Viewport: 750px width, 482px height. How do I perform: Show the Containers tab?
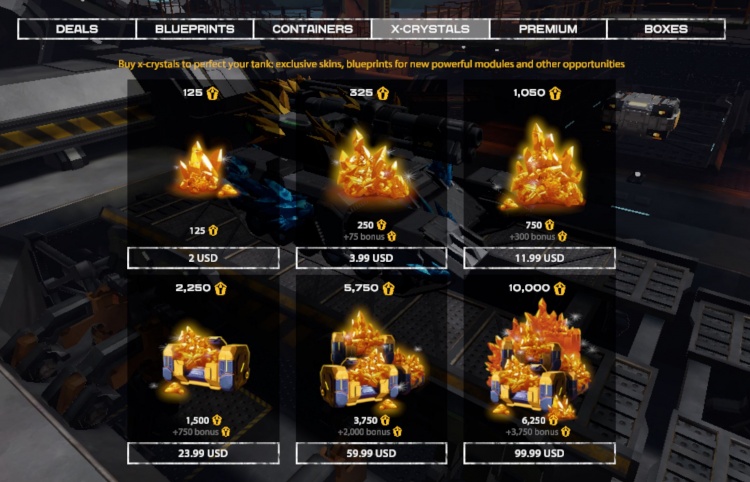click(x=312, y=29)
